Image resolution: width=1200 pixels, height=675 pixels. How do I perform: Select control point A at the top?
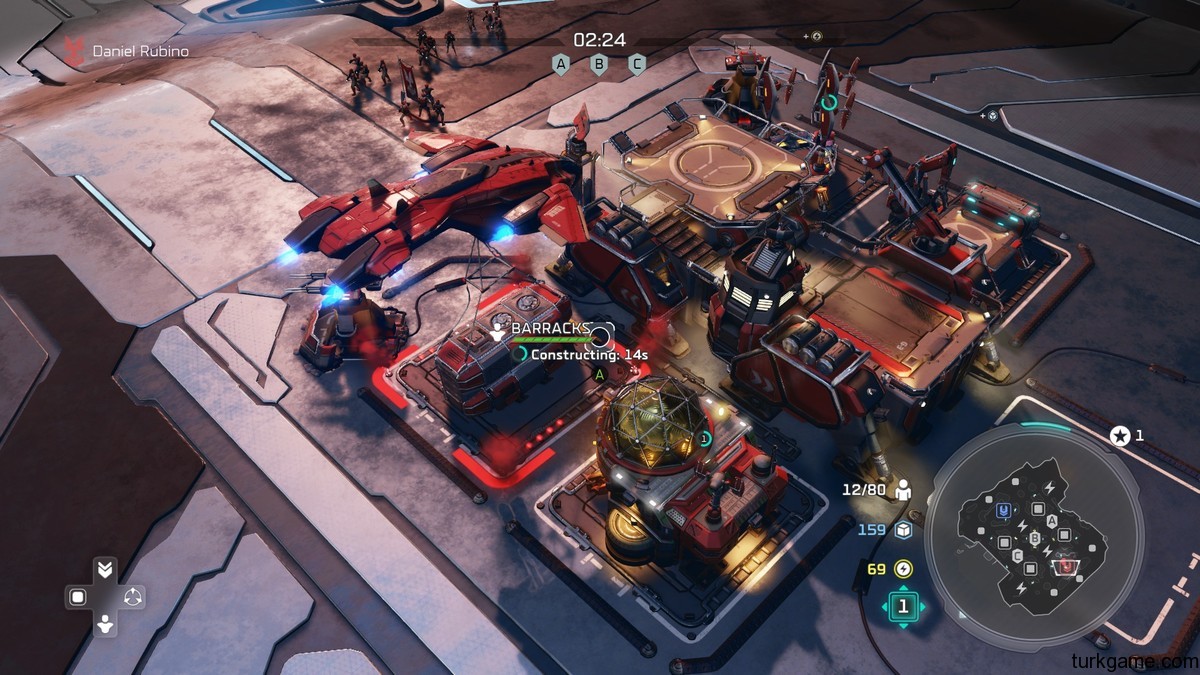click(x=561, y=65)
